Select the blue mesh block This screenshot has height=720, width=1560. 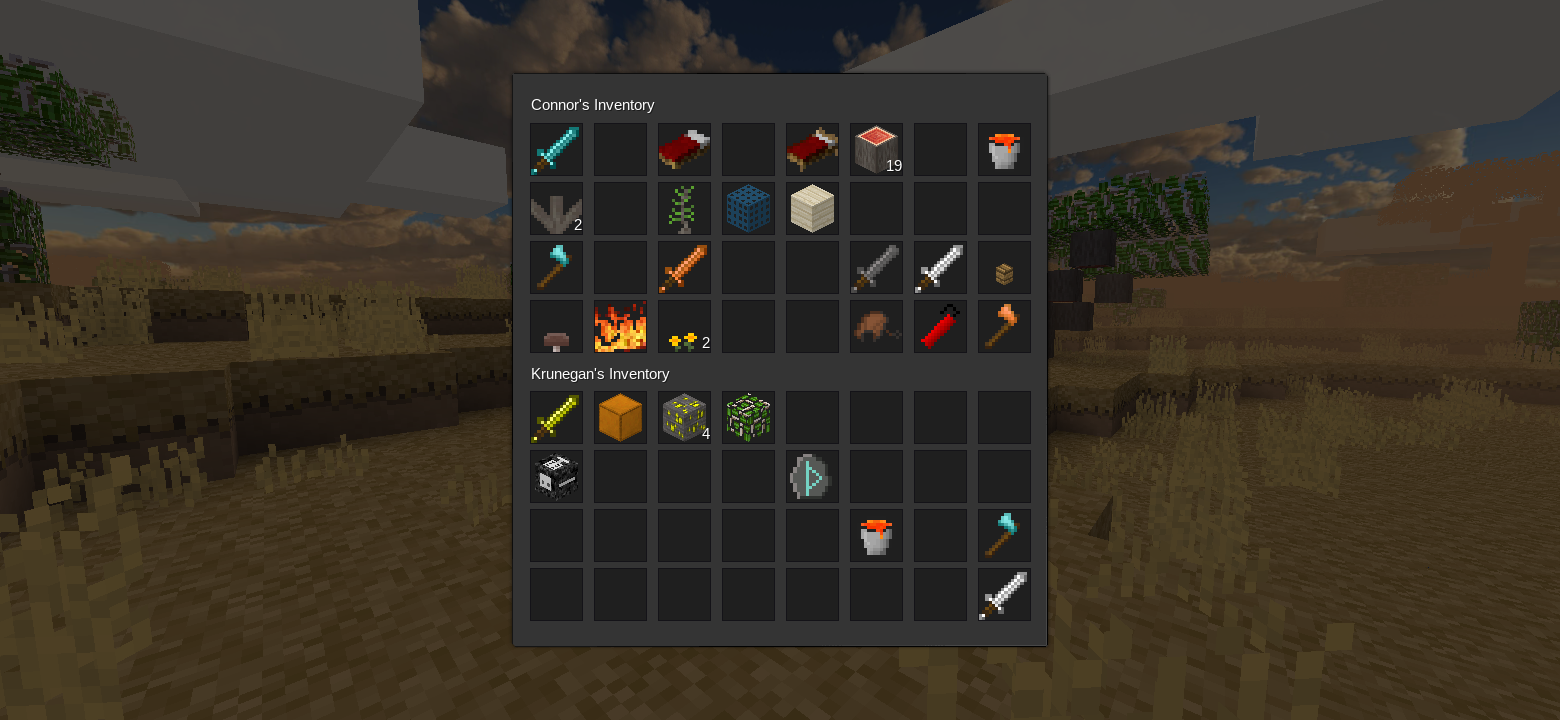[x=748, y=209]
